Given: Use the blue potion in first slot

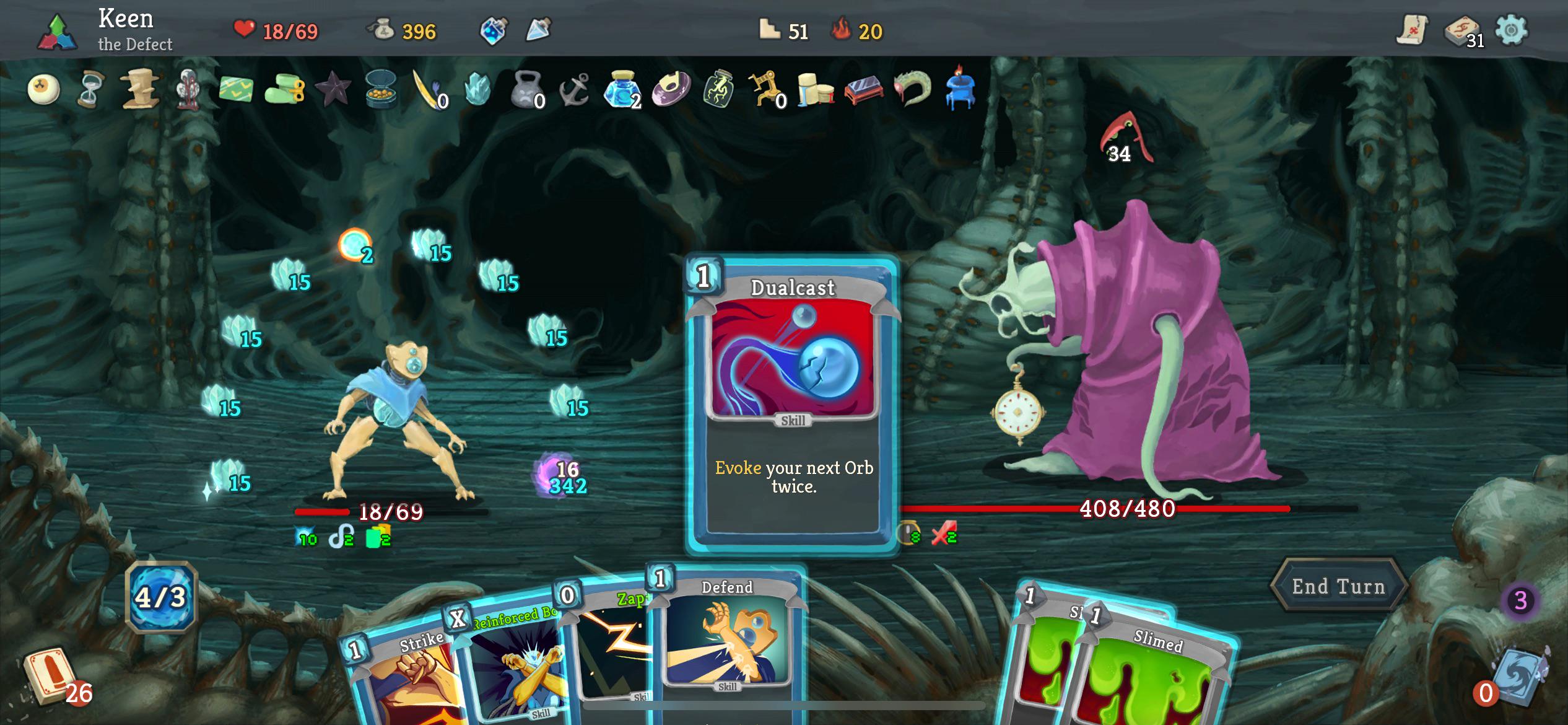Looking at the screenshot, I should coord(494,30).
